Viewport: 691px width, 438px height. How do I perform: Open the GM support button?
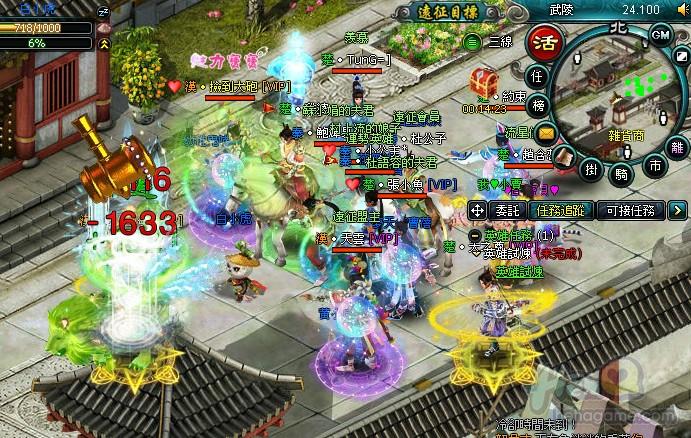tap(661, 34)
